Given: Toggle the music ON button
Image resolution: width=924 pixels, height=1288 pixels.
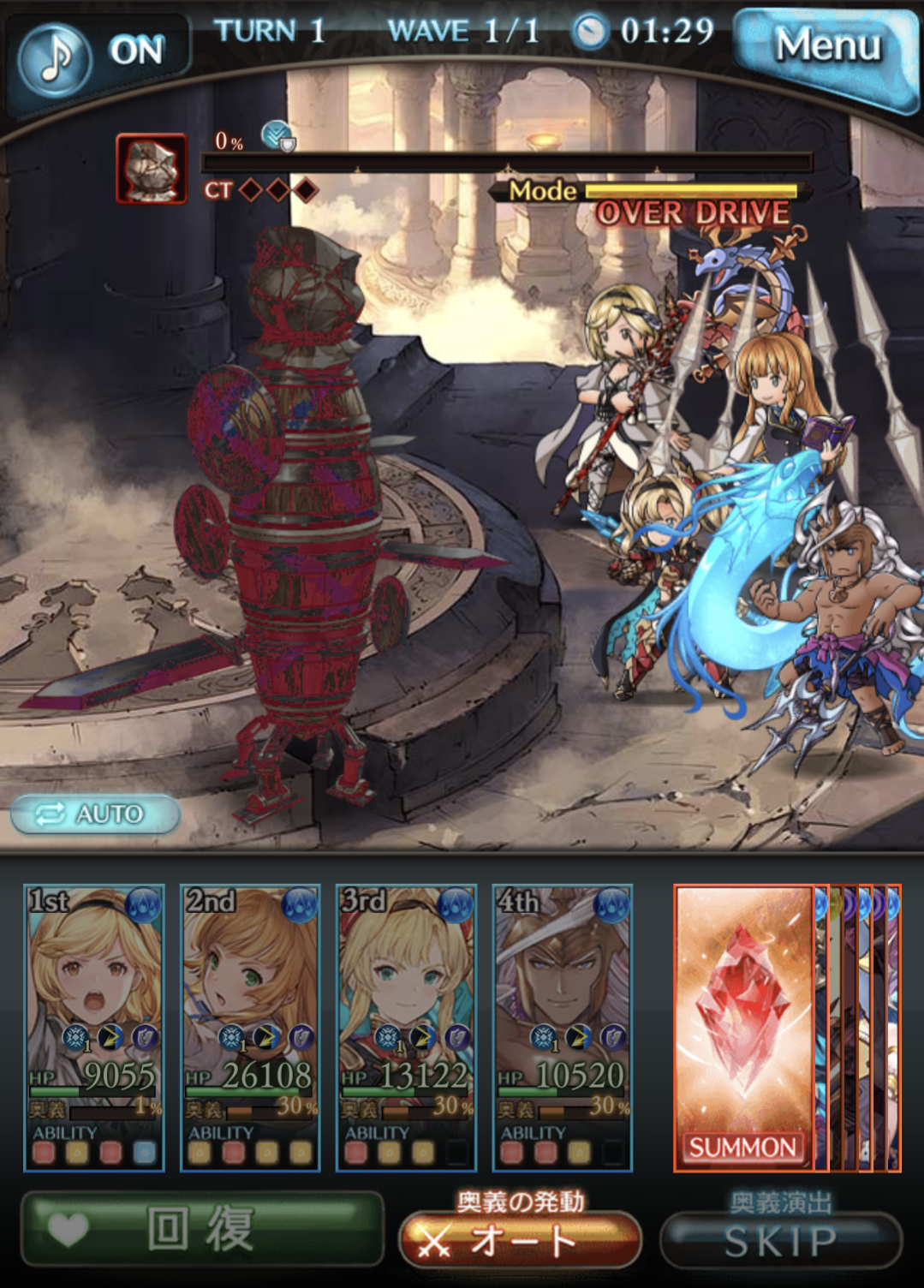Looking at the screenshot, I should pos(96,54).
